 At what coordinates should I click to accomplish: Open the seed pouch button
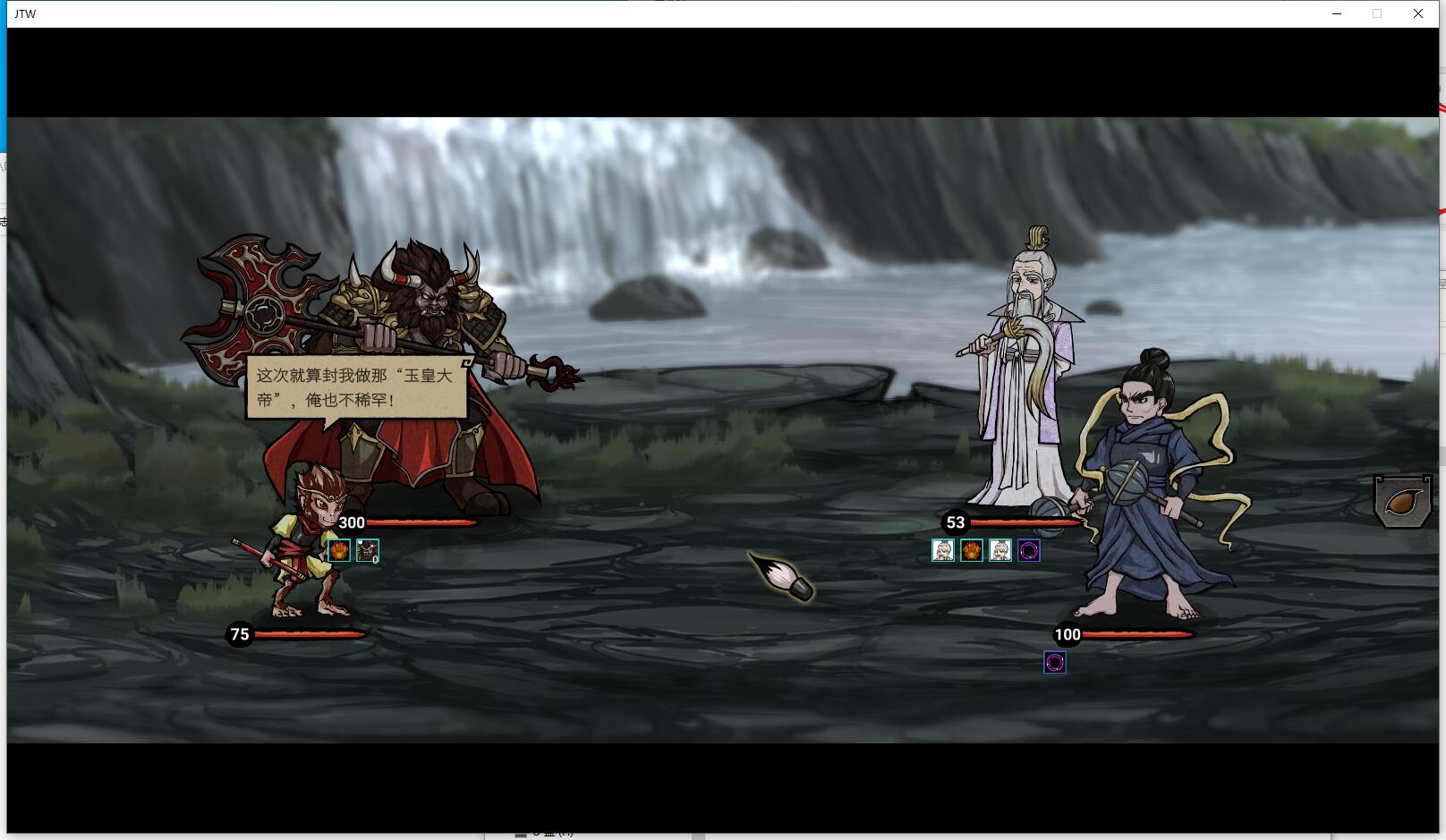[1401, 502]
